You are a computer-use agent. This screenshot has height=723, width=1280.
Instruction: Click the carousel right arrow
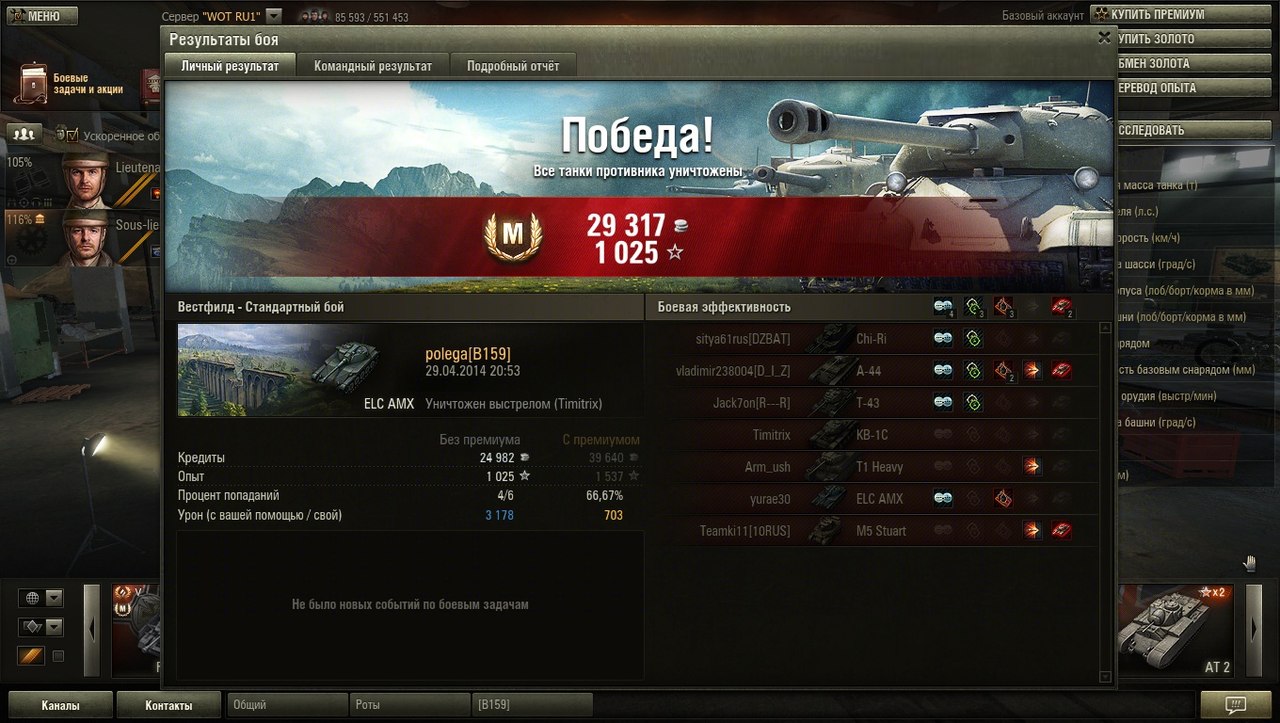1255,629
